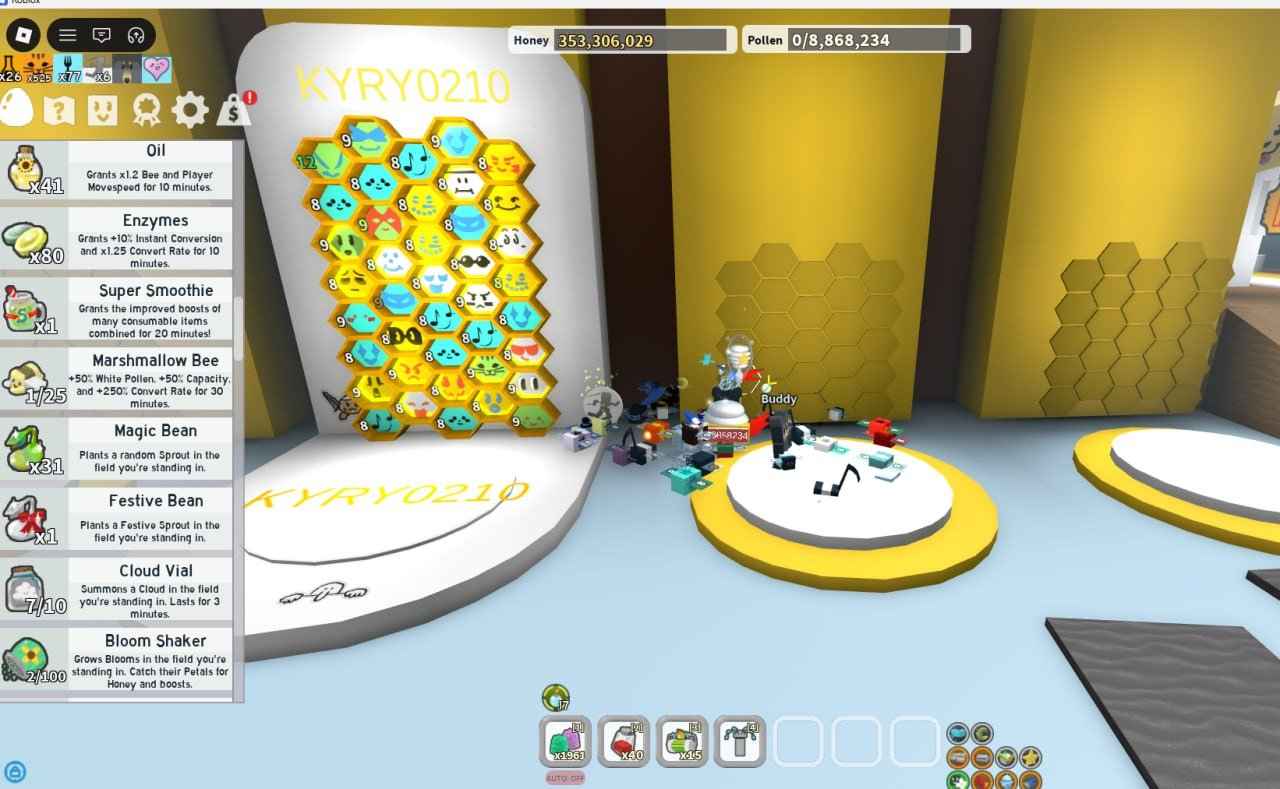Select the sprinkler in the hotbar
The image size is (1280, 789).
[740, 743]
